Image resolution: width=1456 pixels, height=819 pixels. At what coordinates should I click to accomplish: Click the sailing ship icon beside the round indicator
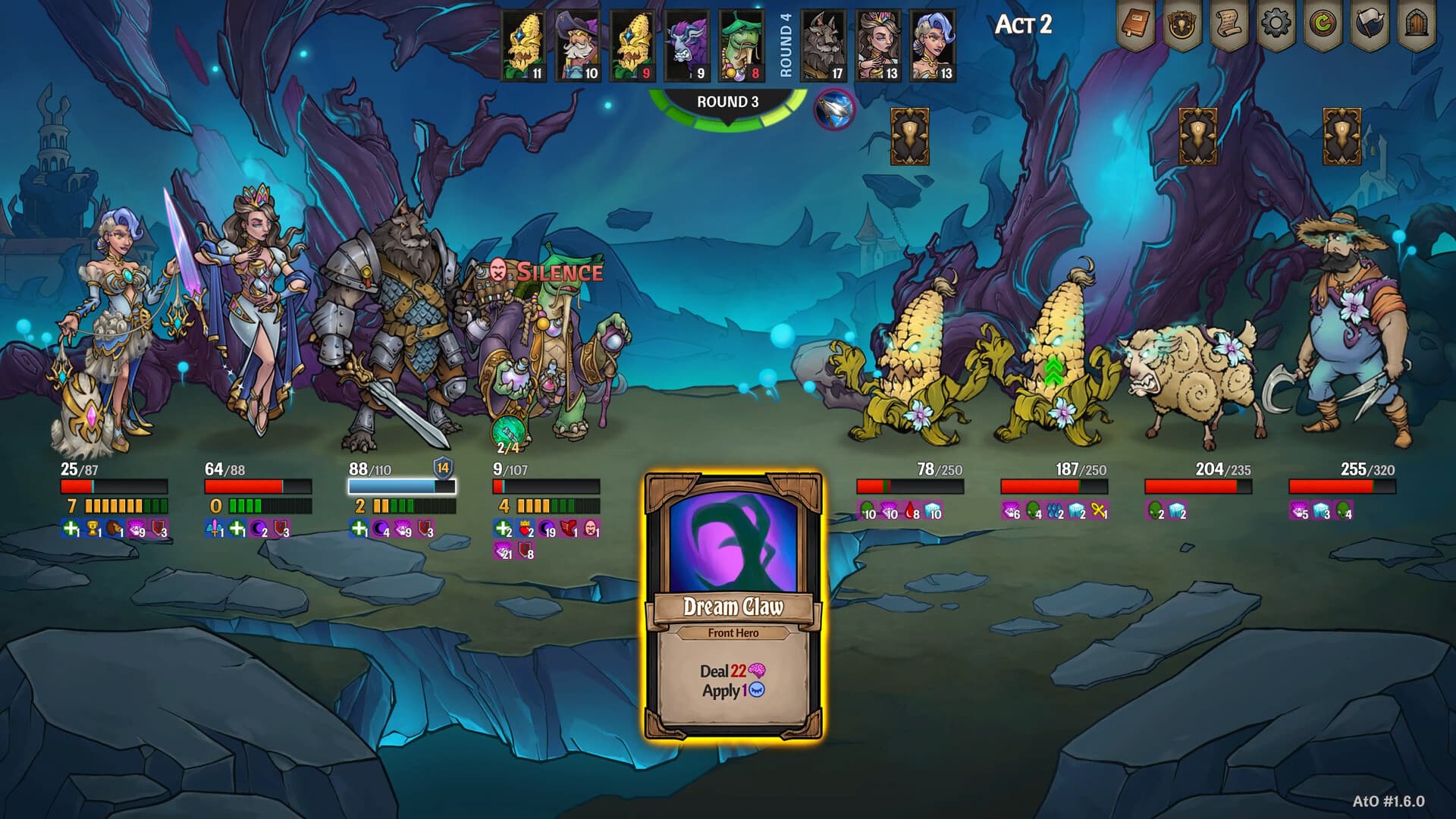point(833,110)
